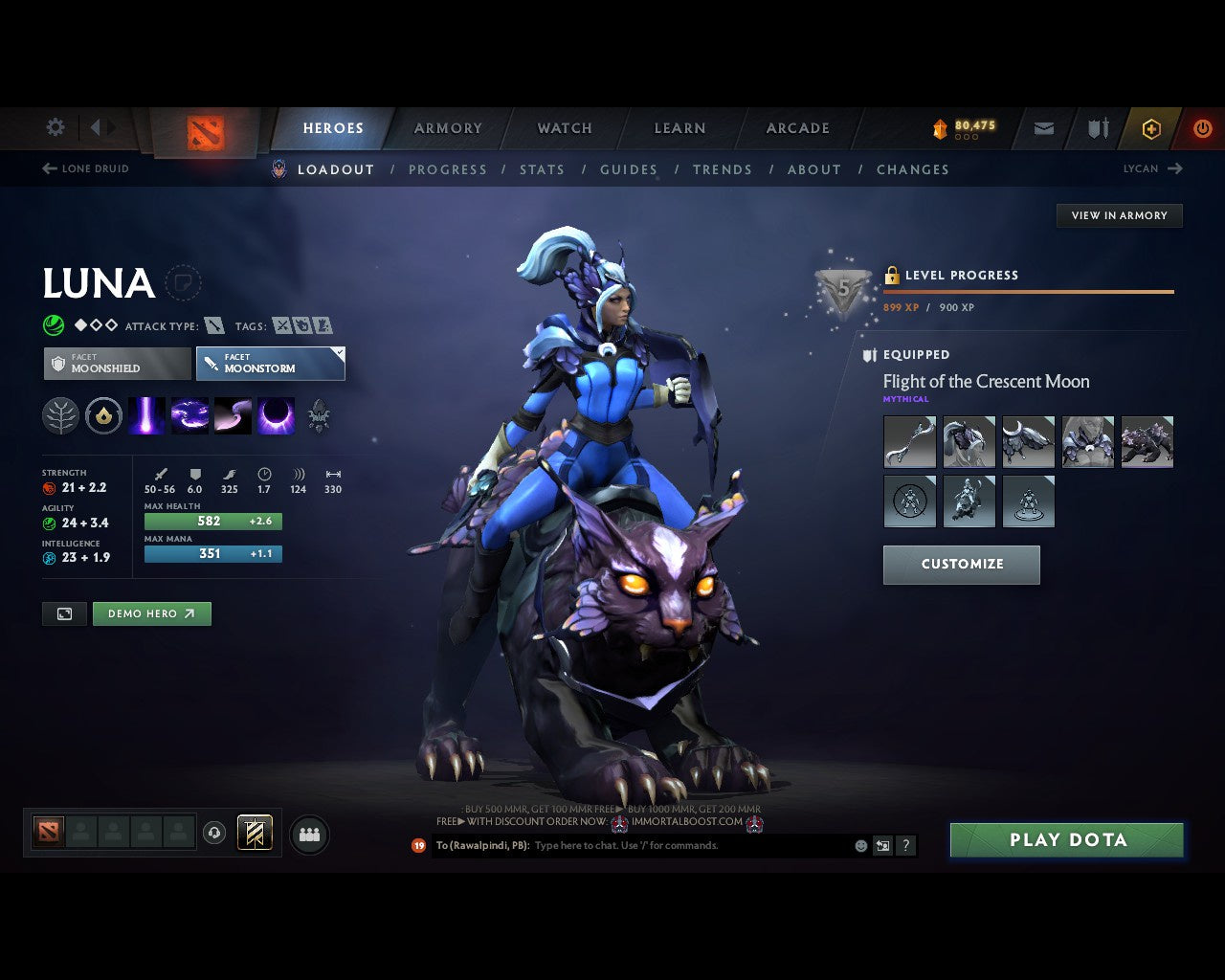Open the ARCADE menu
The image size is (1225, 980).
tap(796, 127)
